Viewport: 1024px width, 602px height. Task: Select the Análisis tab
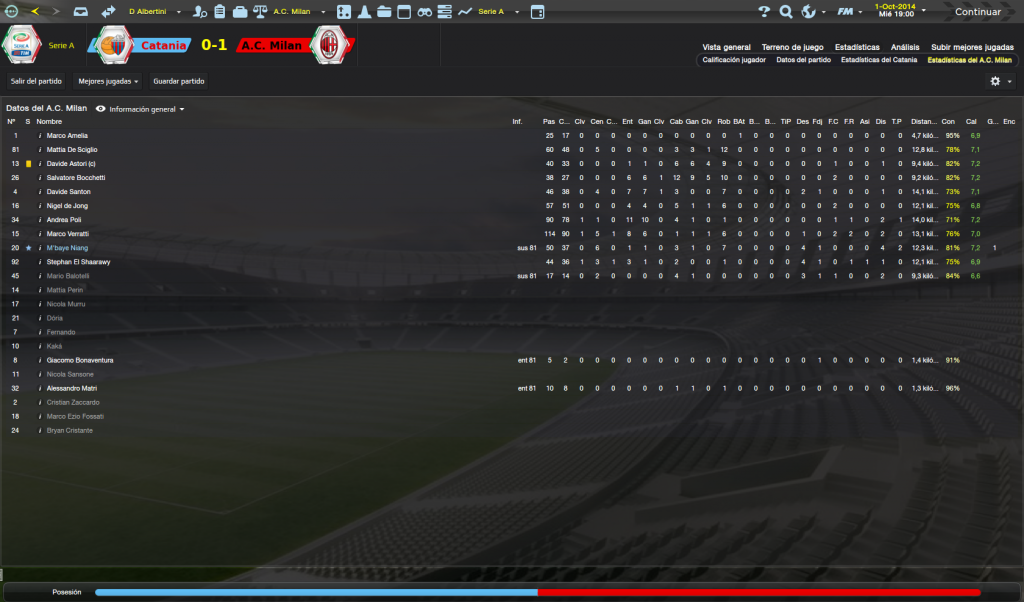905,47
